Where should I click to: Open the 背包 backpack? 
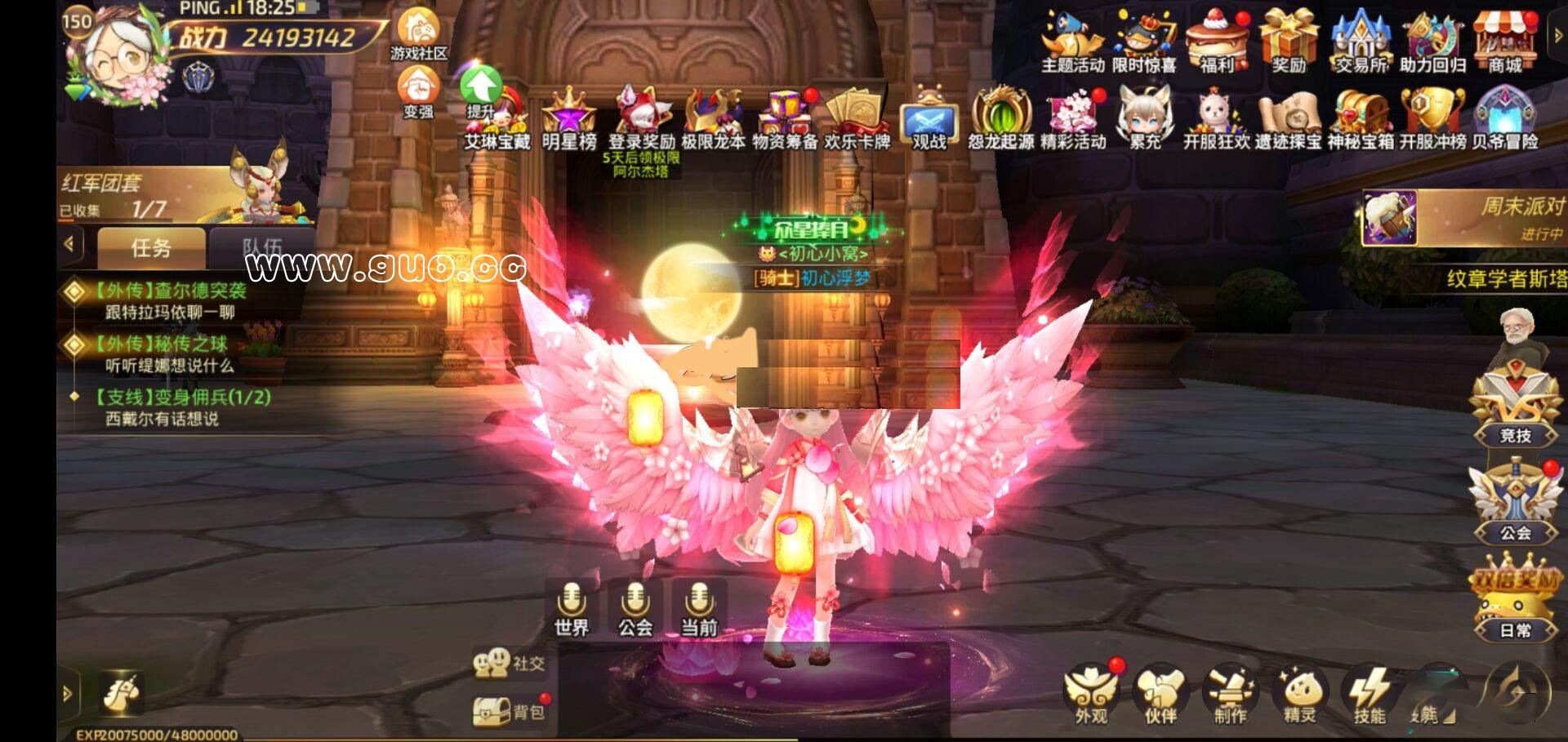(509, 712)
